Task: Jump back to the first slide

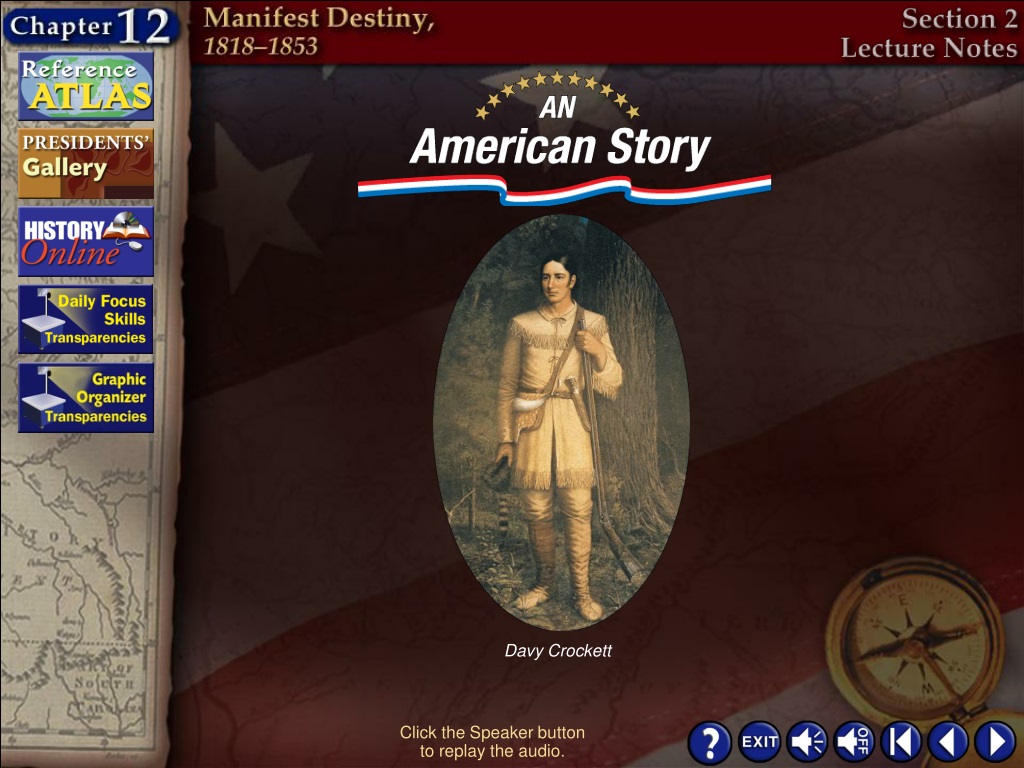Action: (901, 742)
